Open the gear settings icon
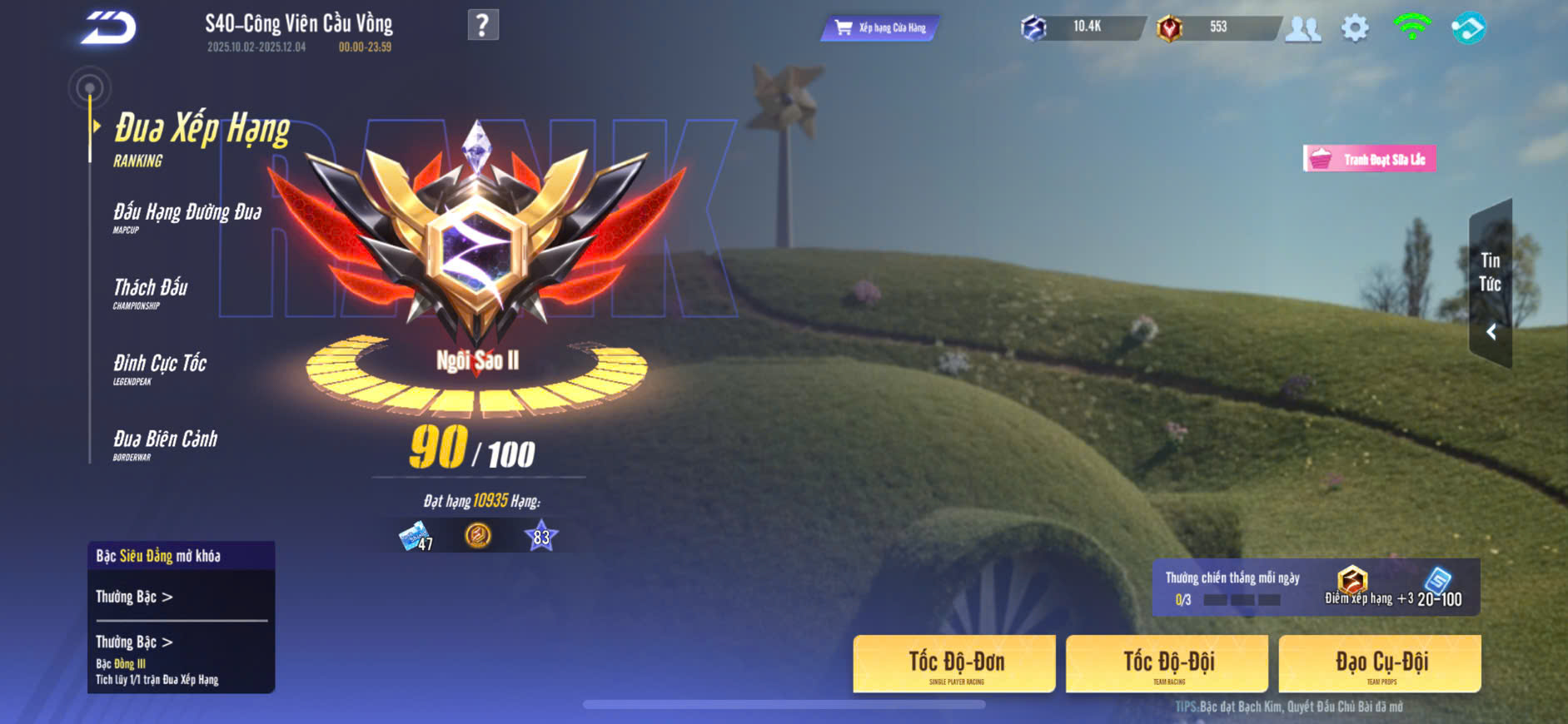The image size is (1568, 724). pyautogui.click(x=1355, y=28)
